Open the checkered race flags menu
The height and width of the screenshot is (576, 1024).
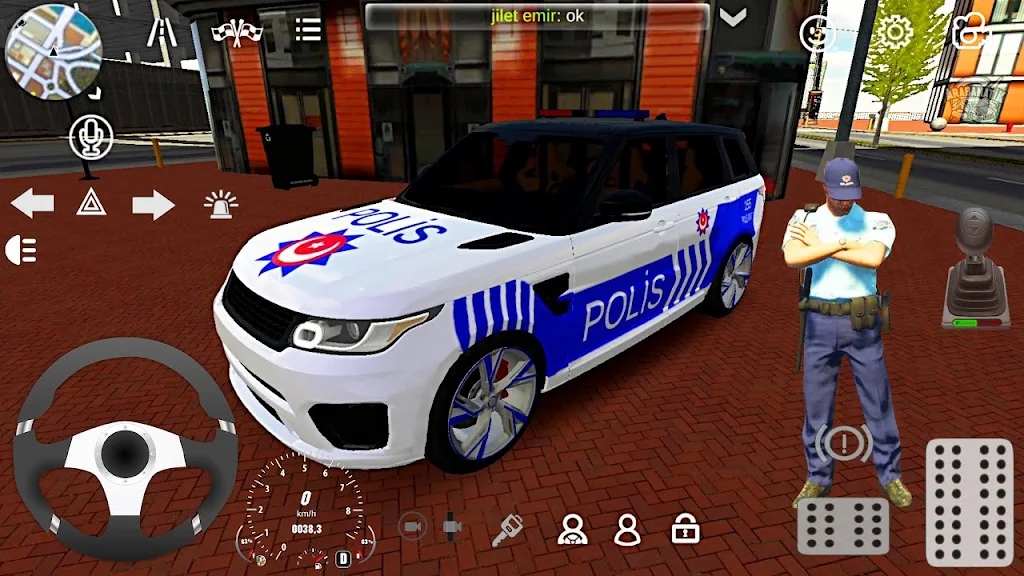236,31
